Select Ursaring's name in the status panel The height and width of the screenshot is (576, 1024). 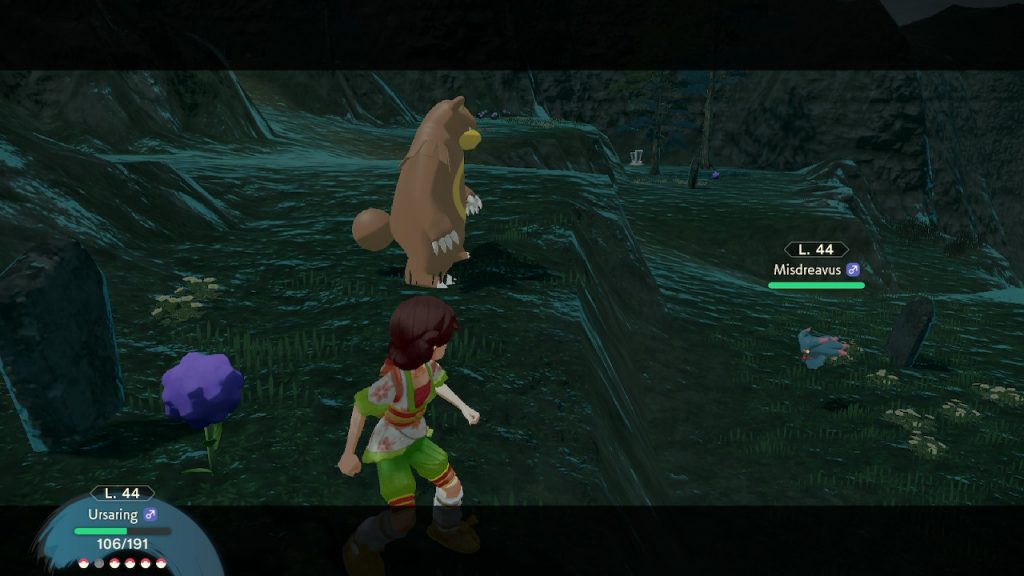point(113,515)
